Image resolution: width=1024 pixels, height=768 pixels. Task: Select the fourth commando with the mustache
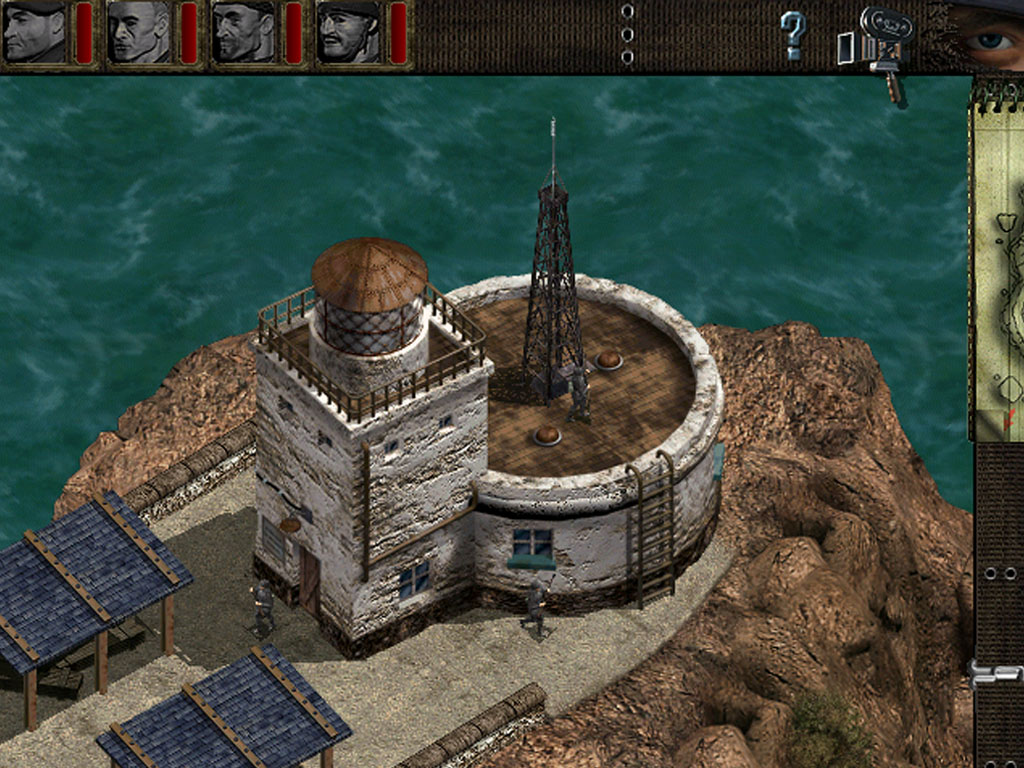[x=347, y=33]
